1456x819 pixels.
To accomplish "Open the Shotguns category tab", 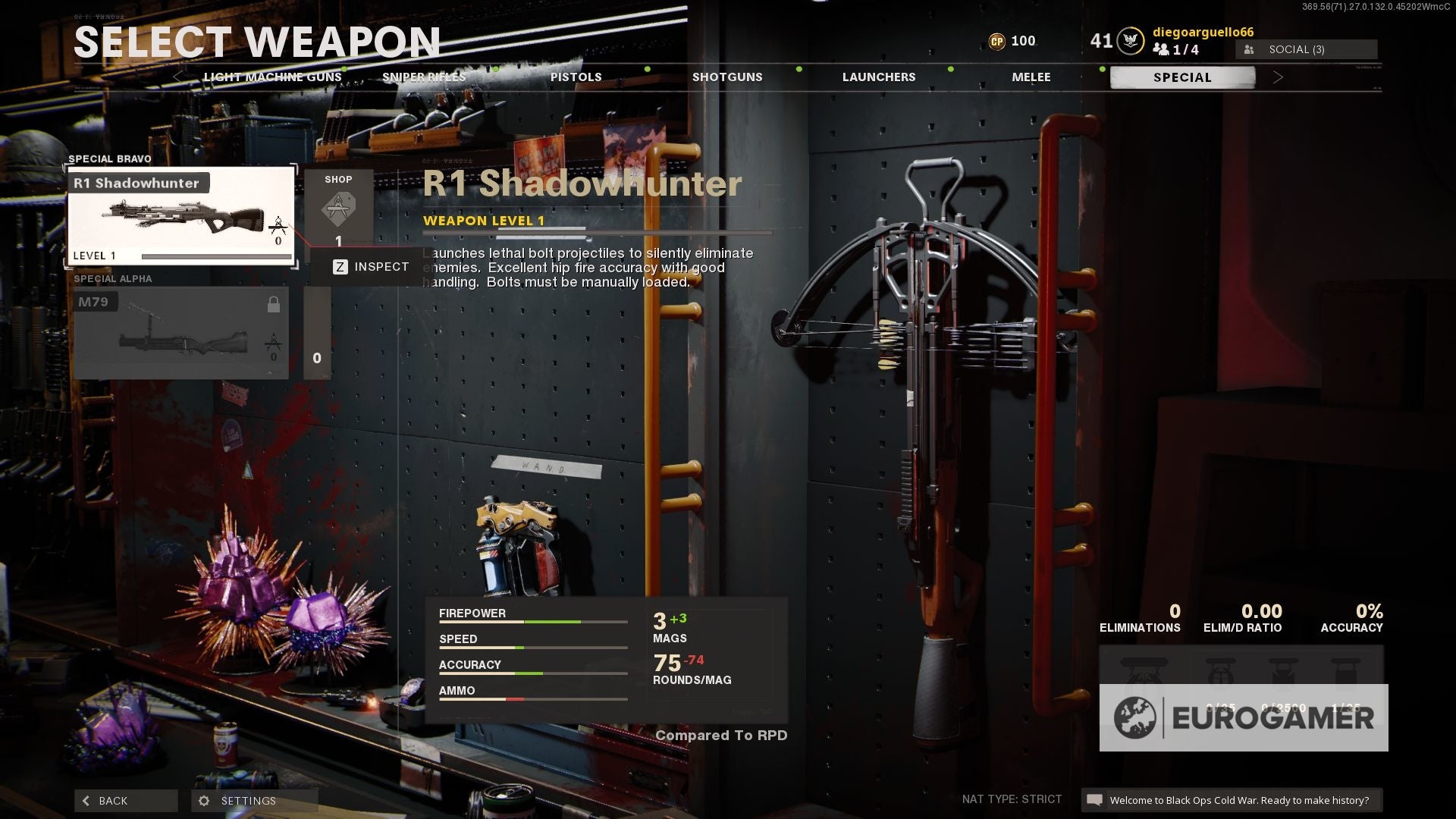I will [x=726, y=77].
